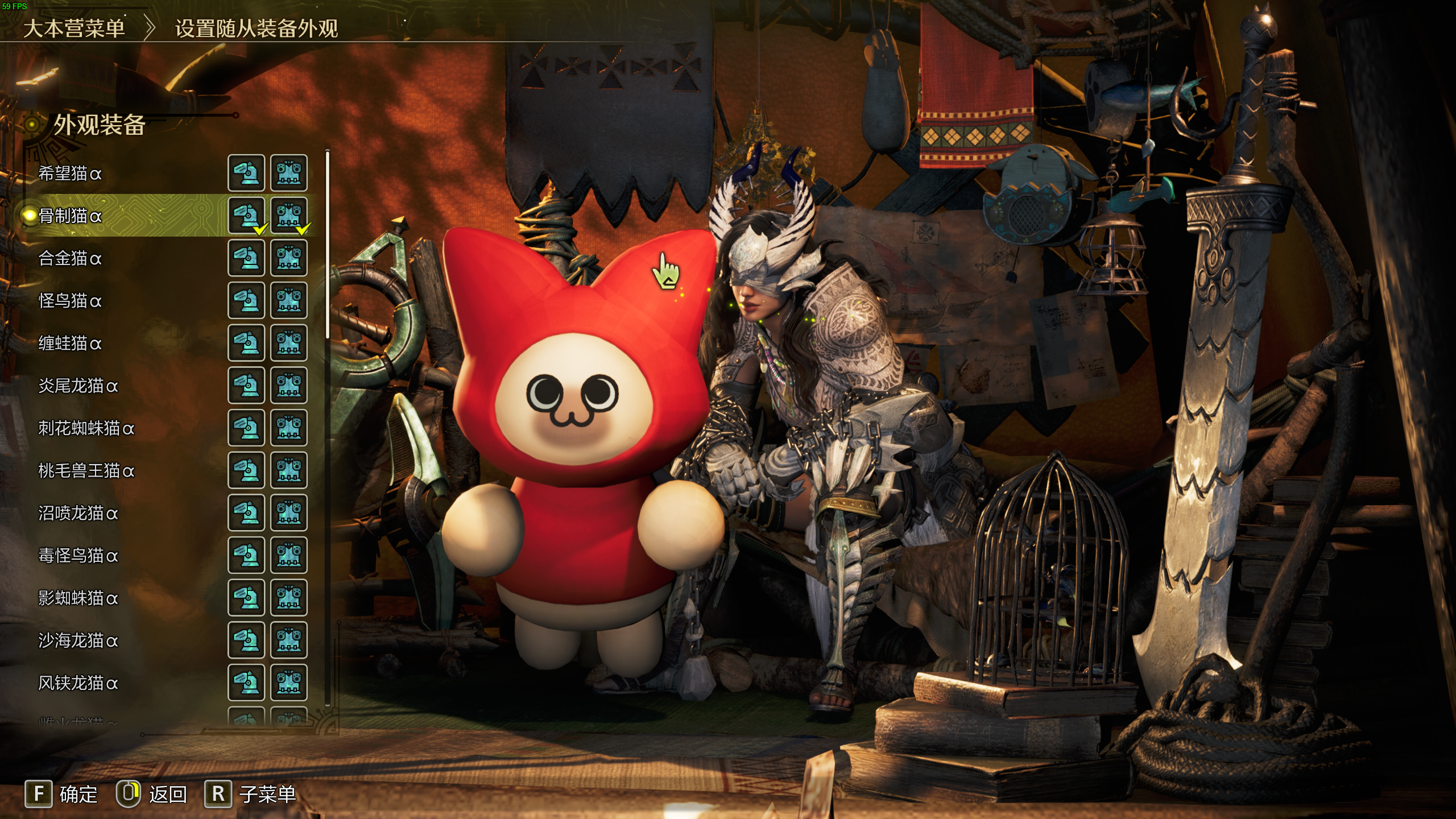1456x819 pixels.
Task: Click the 确定 confirm button
Action: (61, 794)
